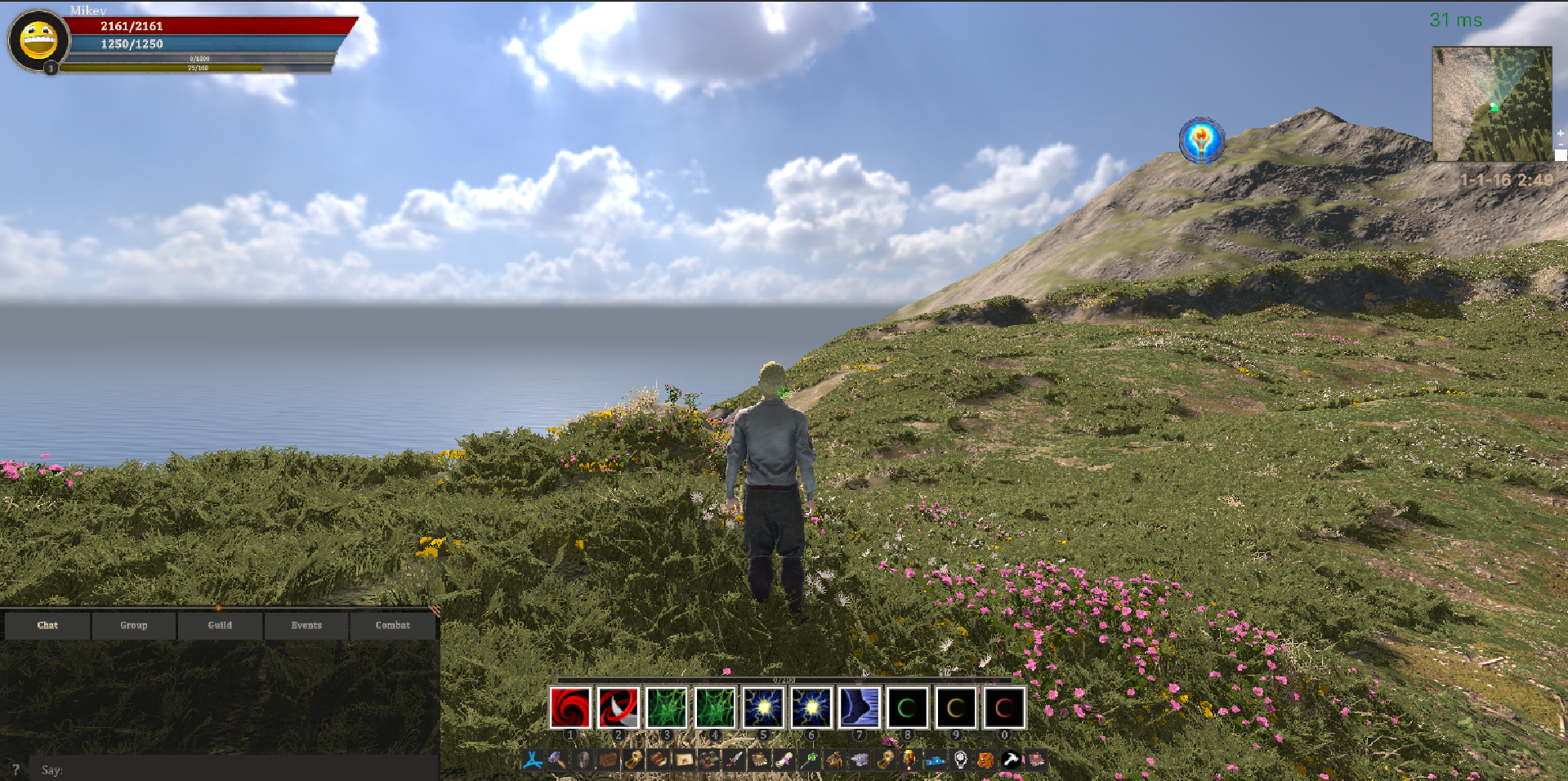The height and width of the screenshot is (781, 1568).
Task: Click the minimap terrain view
Action: [x=1492, y=104]
